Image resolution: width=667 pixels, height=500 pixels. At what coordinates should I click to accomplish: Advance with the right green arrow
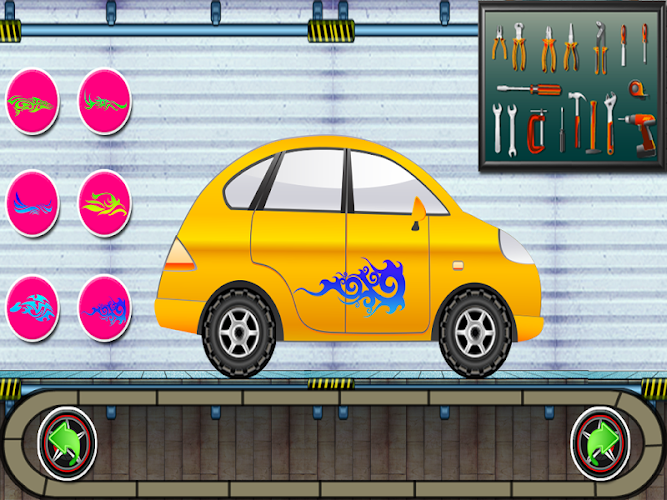pos(600,441)
